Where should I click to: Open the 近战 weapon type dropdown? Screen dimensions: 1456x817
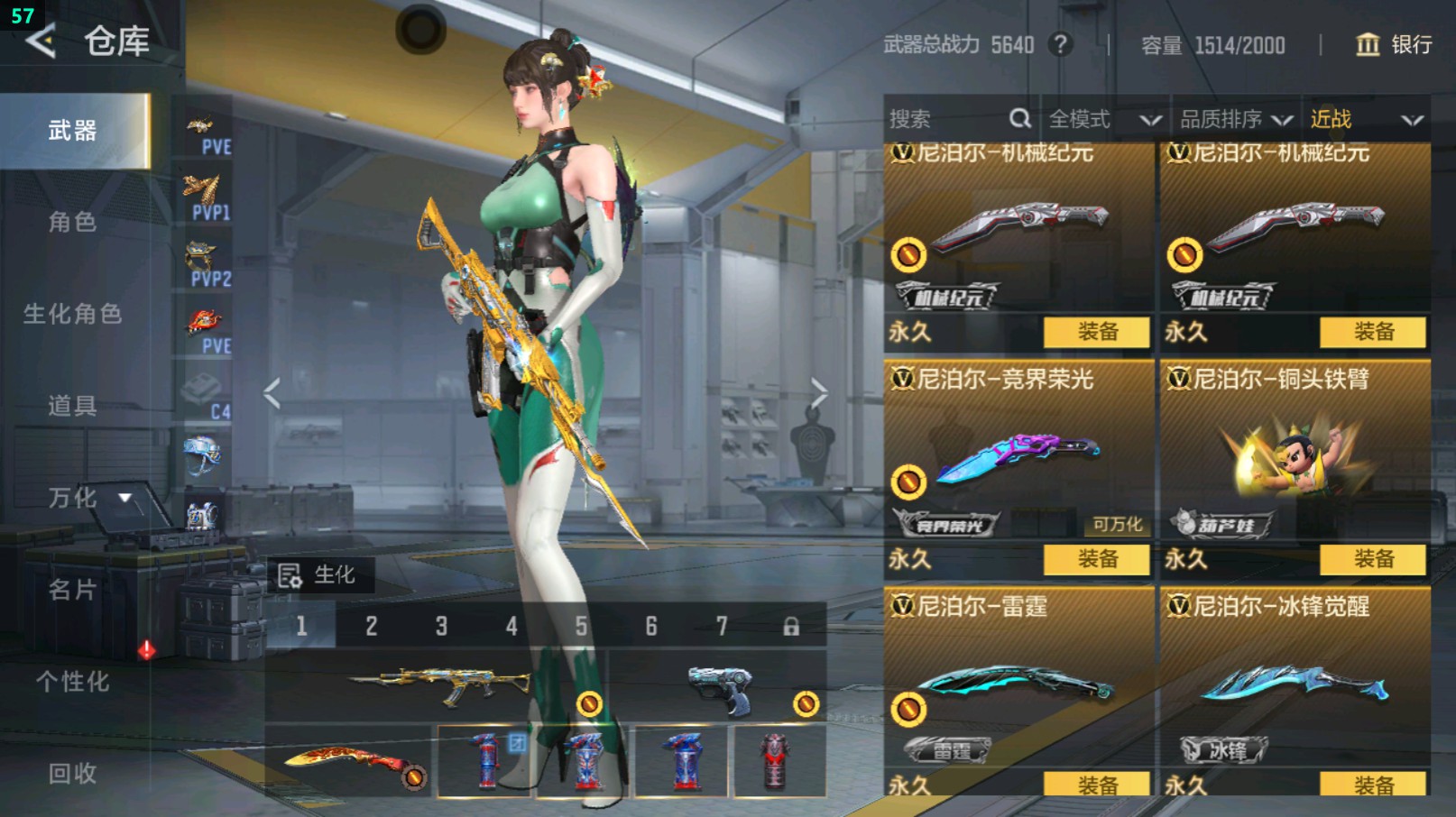tap(1366, 119)
